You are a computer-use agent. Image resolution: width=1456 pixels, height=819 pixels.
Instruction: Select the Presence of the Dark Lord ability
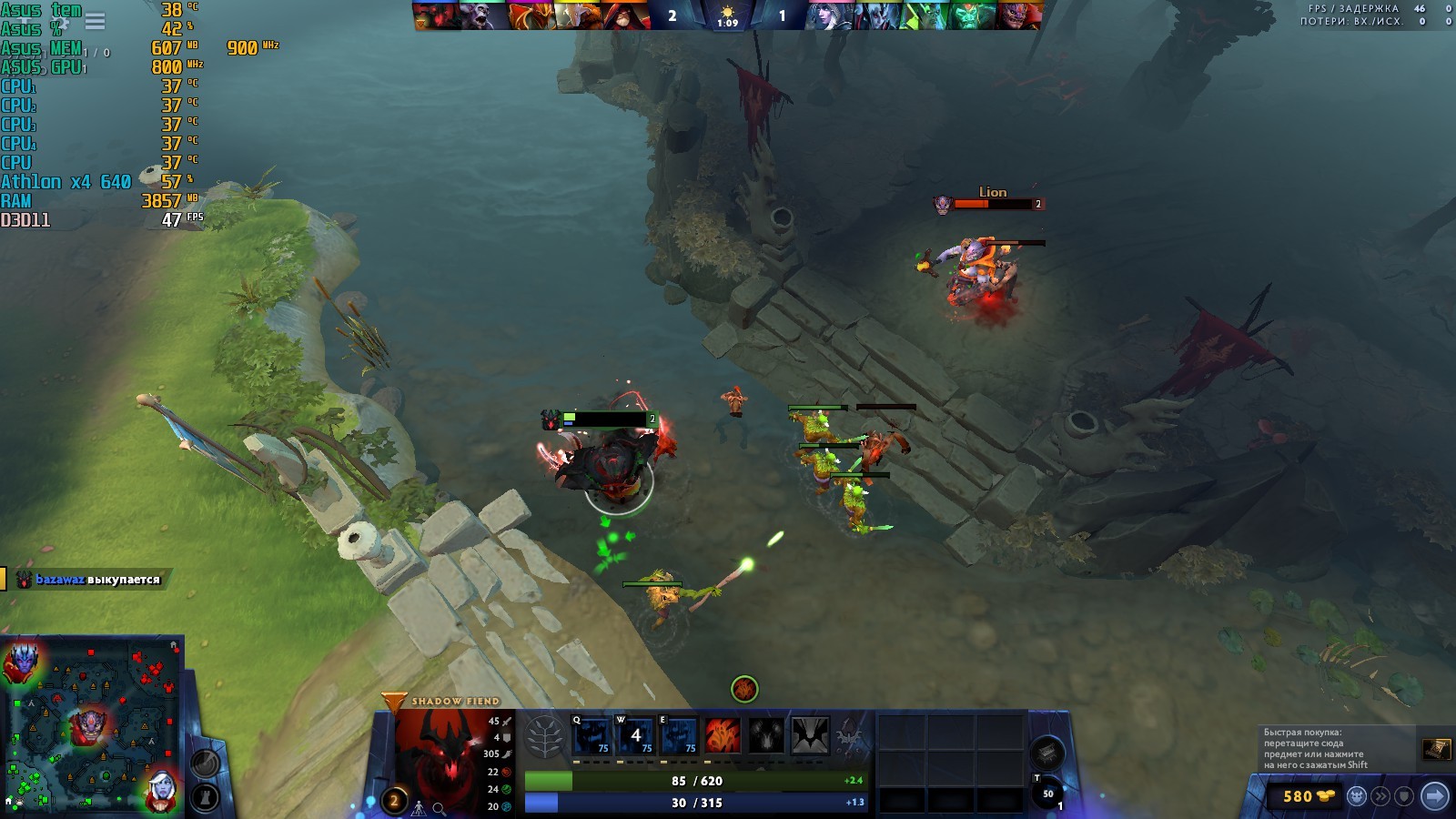(x=766, y=735)
